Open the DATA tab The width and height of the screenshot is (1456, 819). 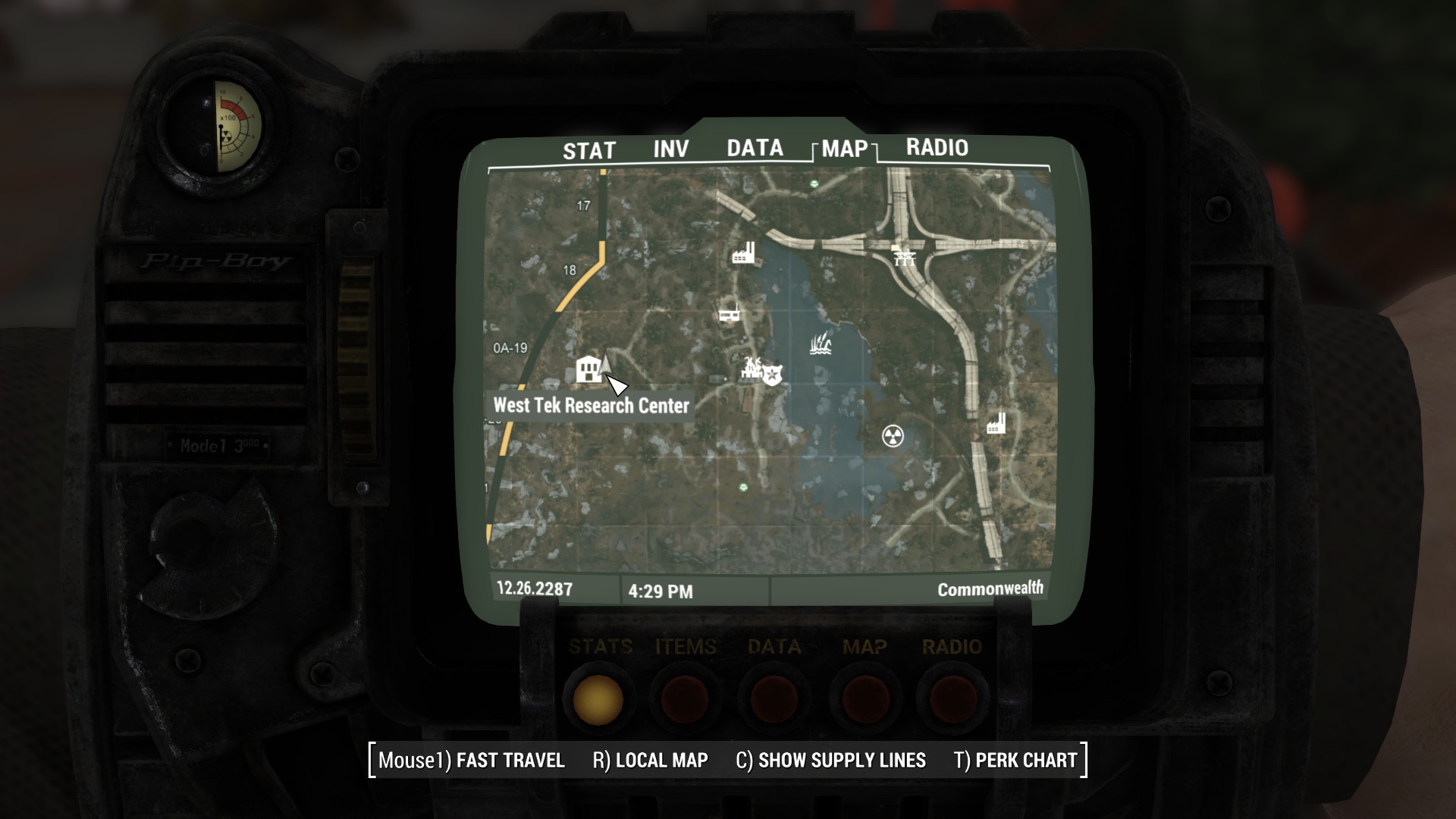pos(755,148)
